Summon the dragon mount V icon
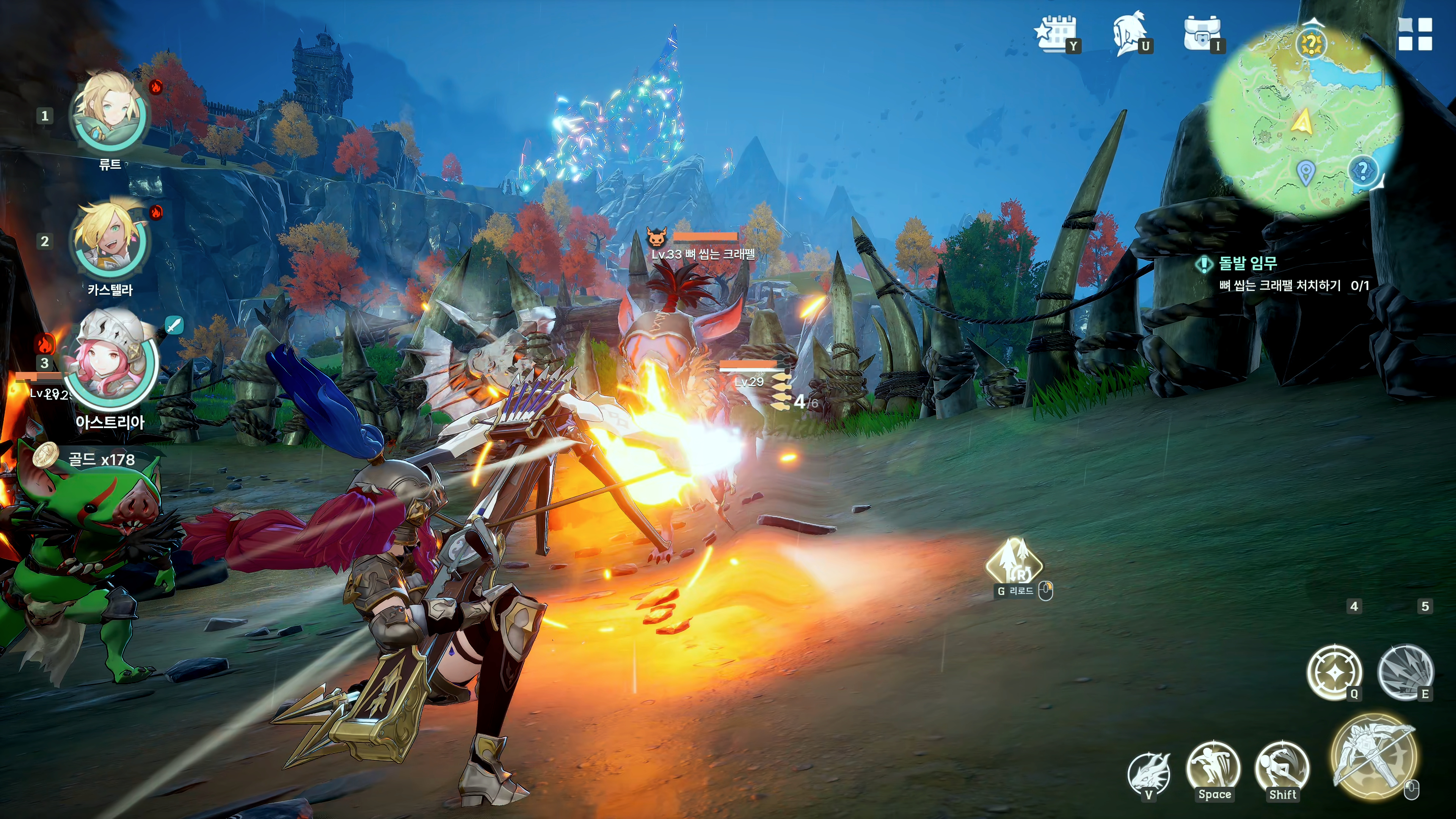 [x=1147, y=773]
